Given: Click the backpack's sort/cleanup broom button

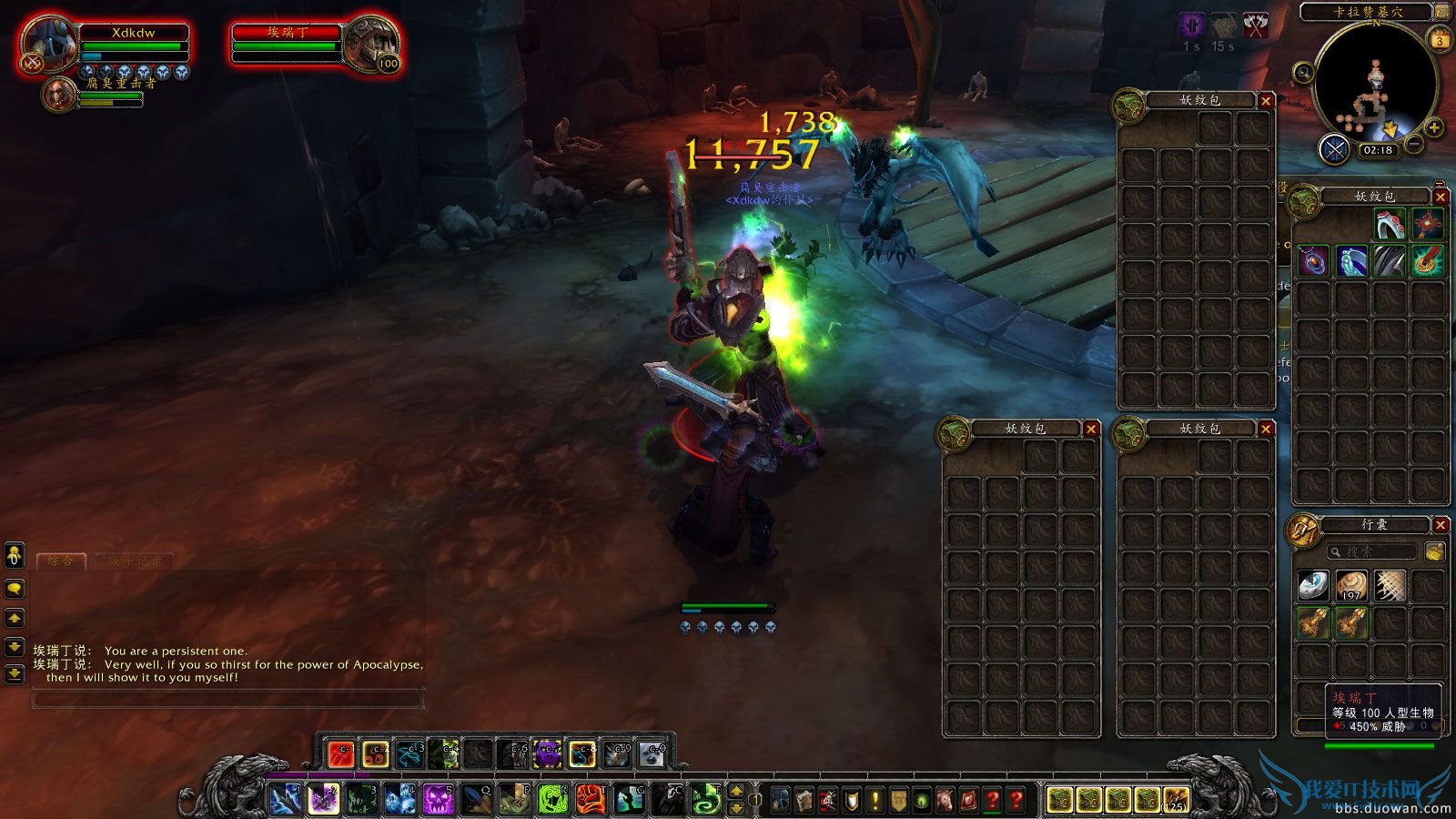Looking at the screenshot, I should 1434,551.
